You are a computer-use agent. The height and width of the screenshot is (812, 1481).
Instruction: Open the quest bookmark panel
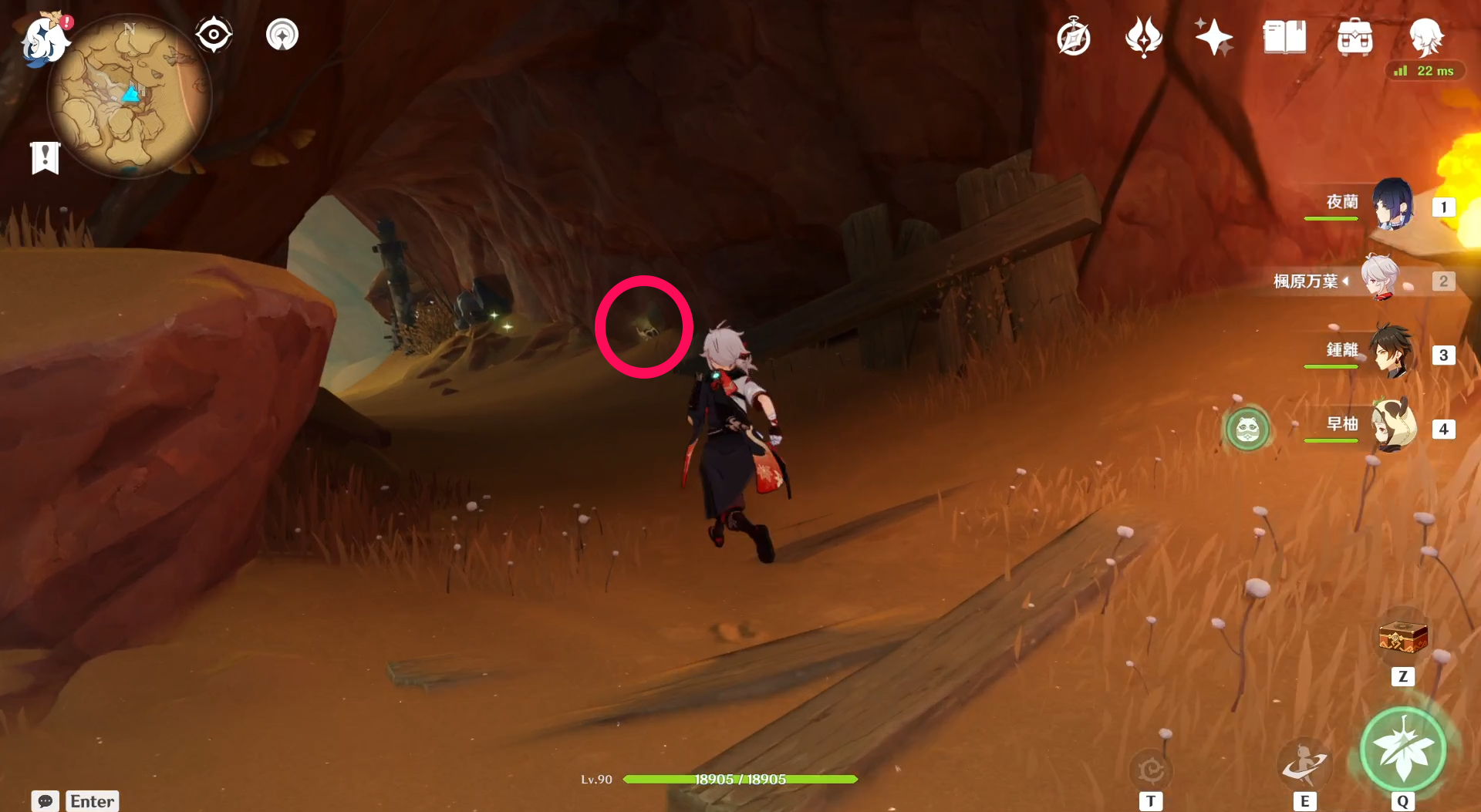point(44,157)
